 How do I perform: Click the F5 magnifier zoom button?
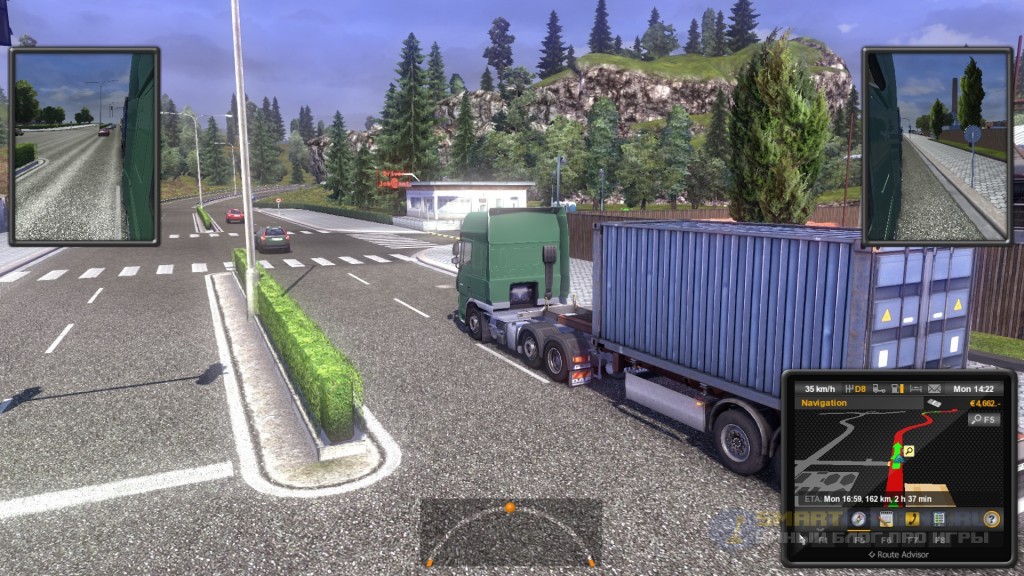click(983, 420)
